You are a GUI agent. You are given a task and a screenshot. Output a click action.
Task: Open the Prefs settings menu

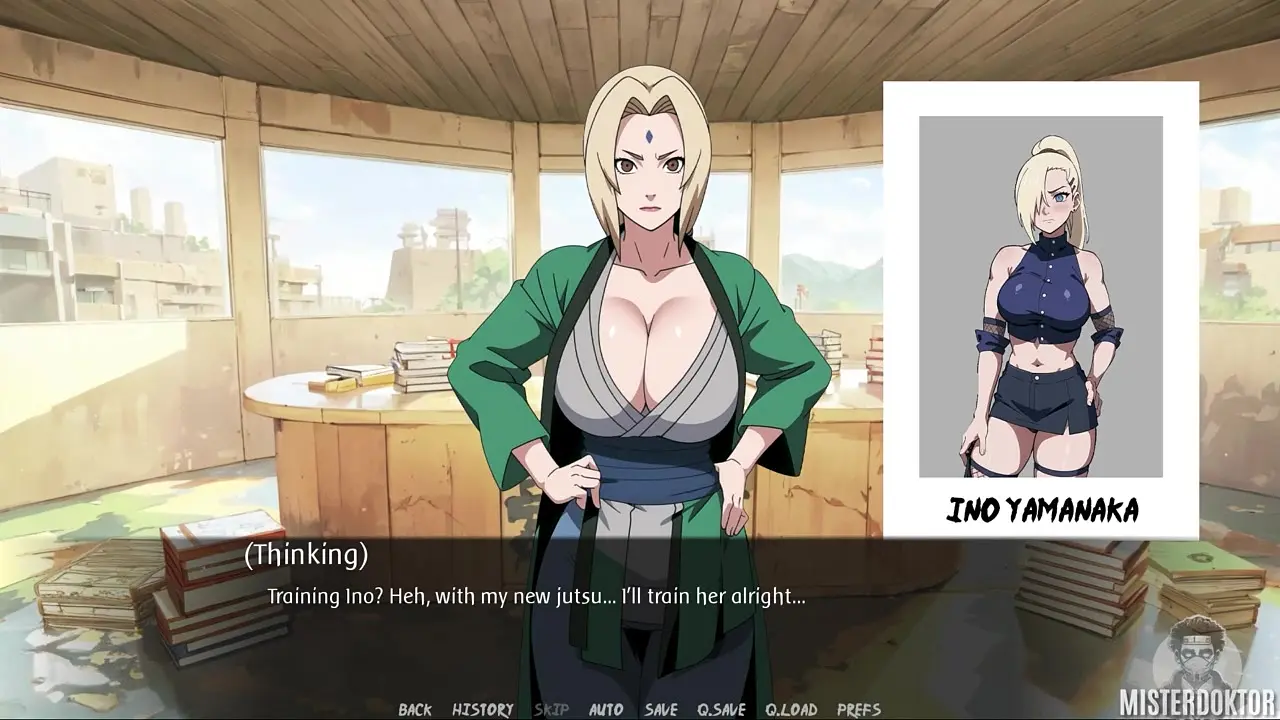pyautogui.click(x=859, y=710)
